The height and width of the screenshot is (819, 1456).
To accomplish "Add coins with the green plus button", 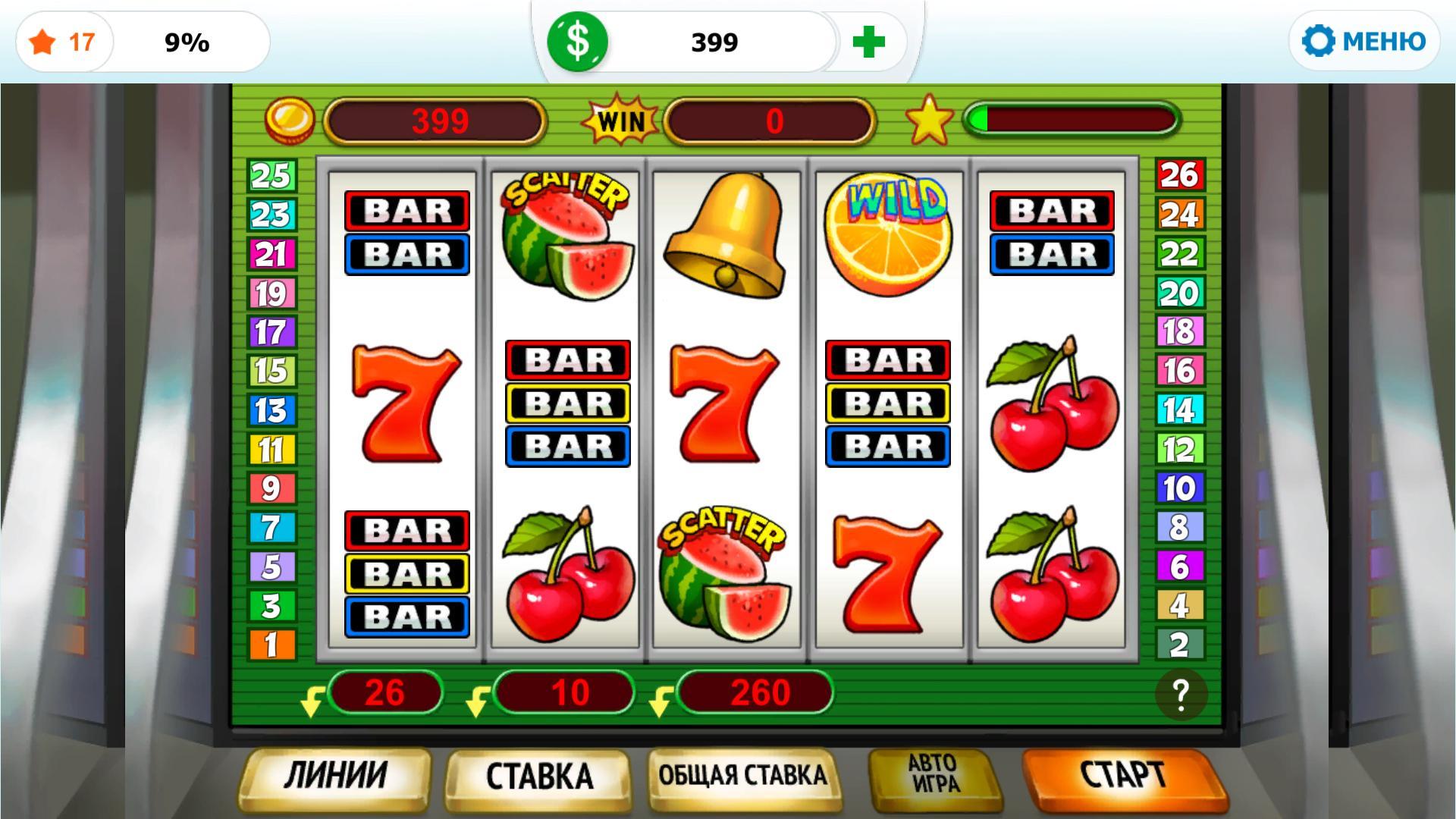I will point(868,42).
